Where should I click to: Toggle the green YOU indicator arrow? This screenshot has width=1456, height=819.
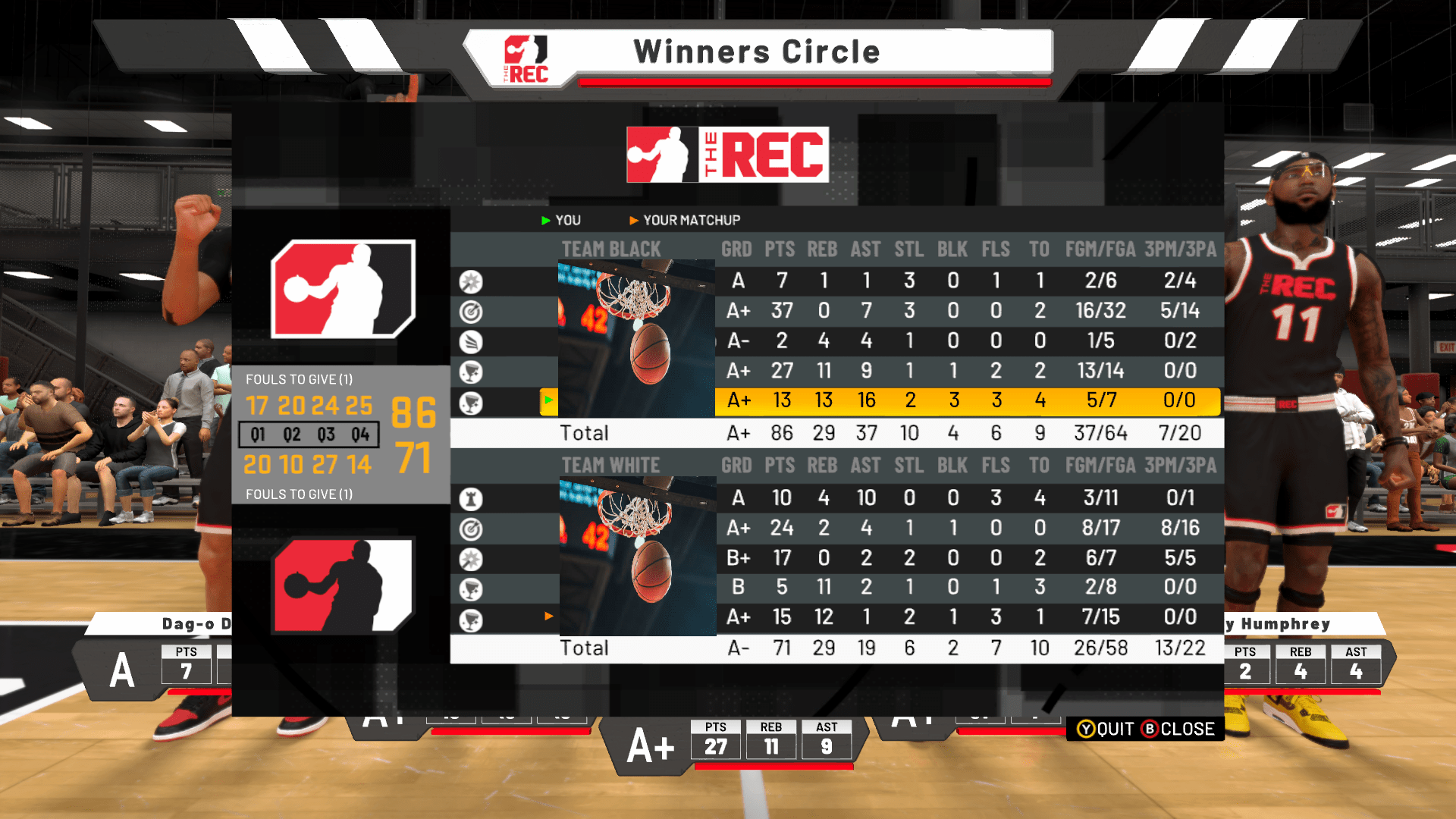point(544,220)
